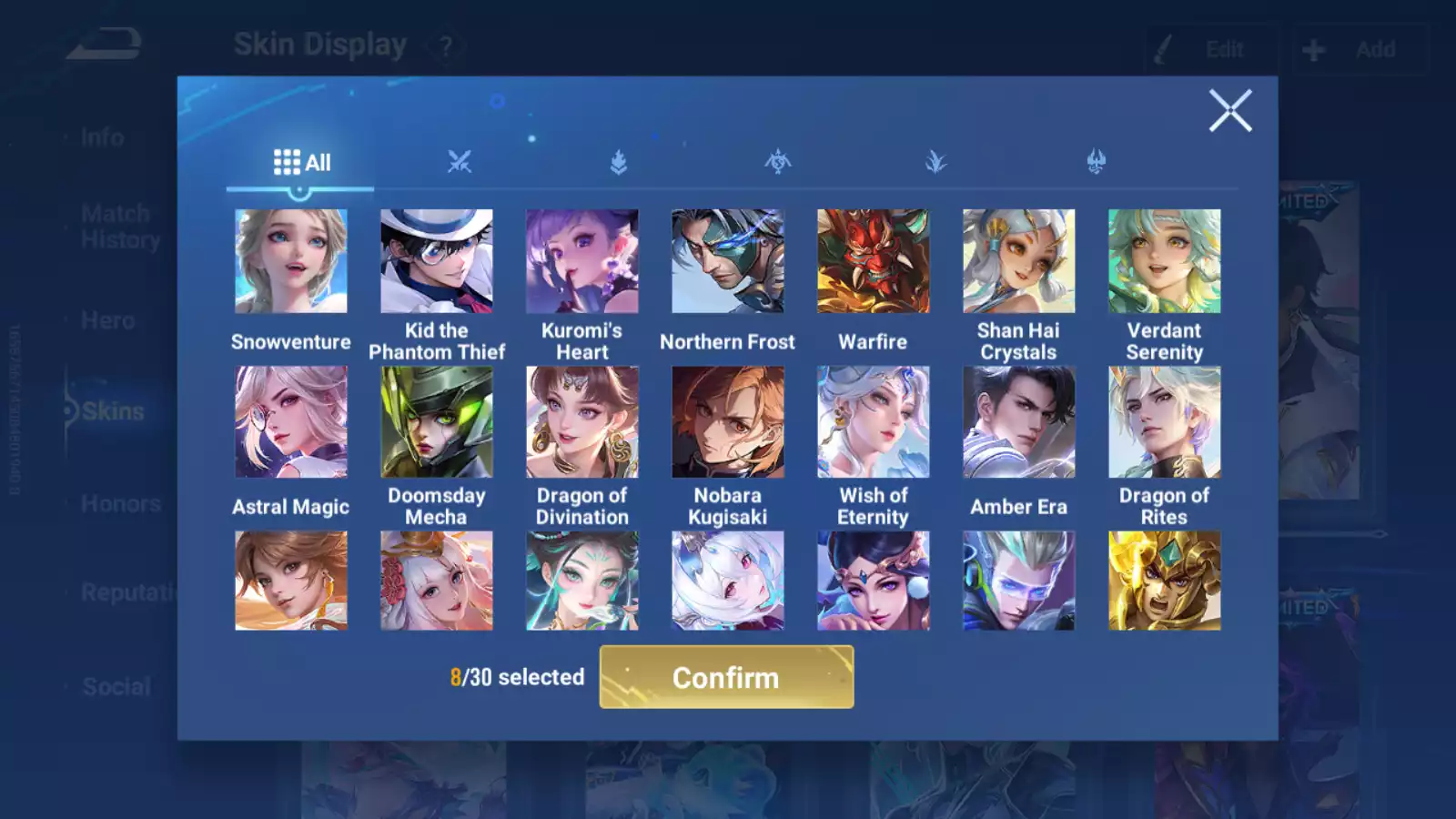The width and height of the screenshot is (1456, 819).
Task: Pick the Nobara Kugisaki skin
Action: pyautogui.click(x=728, y=422)
